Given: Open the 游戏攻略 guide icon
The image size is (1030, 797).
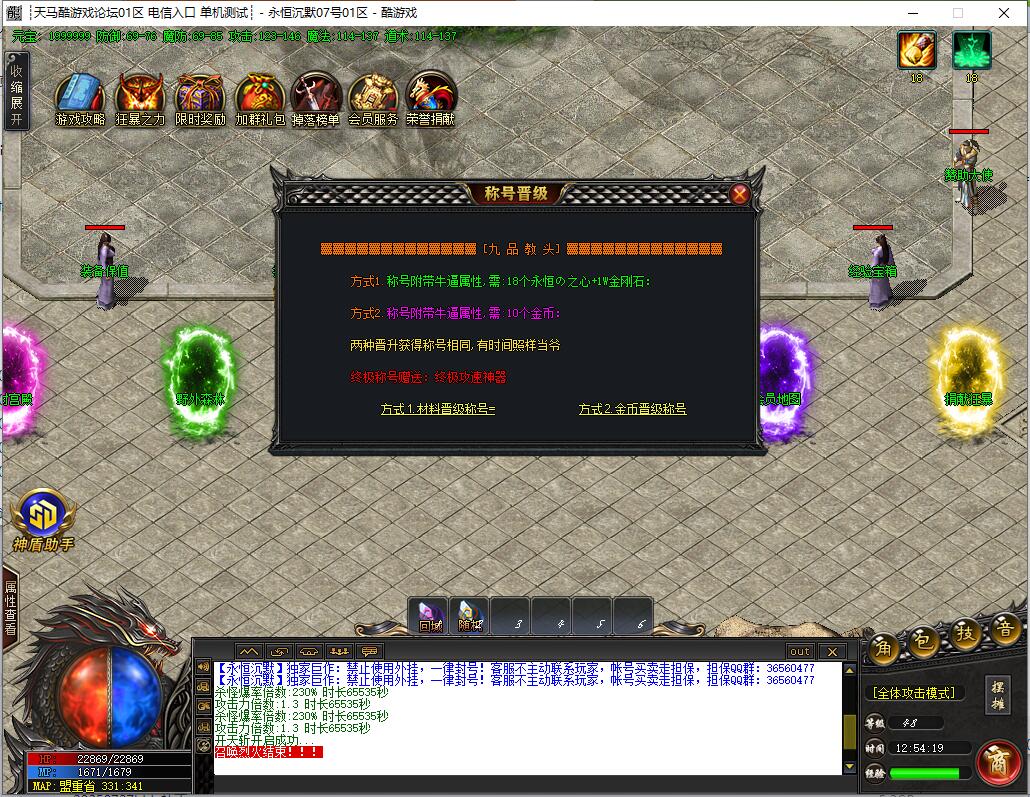Looking at the screenshot, I should 80,98.
